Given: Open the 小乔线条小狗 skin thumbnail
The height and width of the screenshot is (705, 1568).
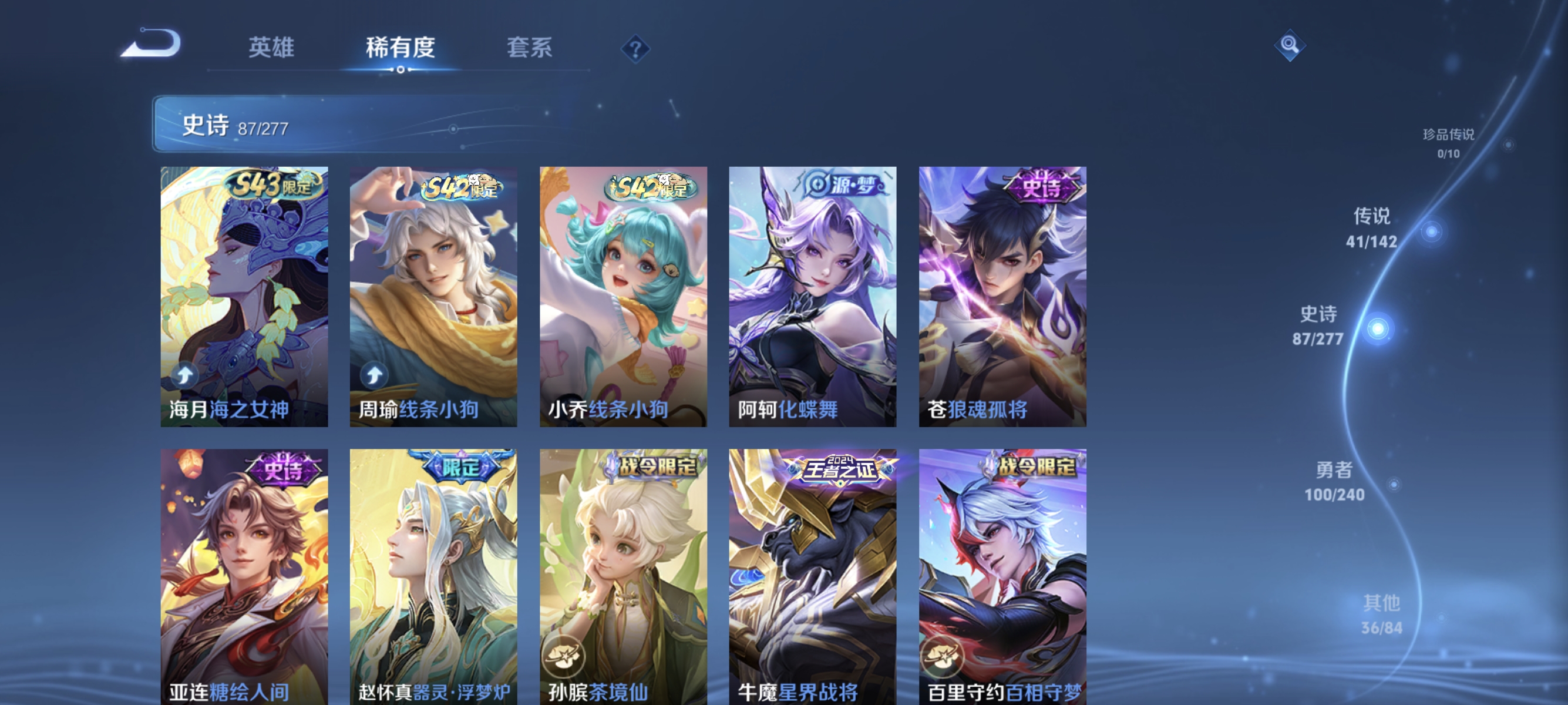Looking at the screenshot, I should point(623,298).
